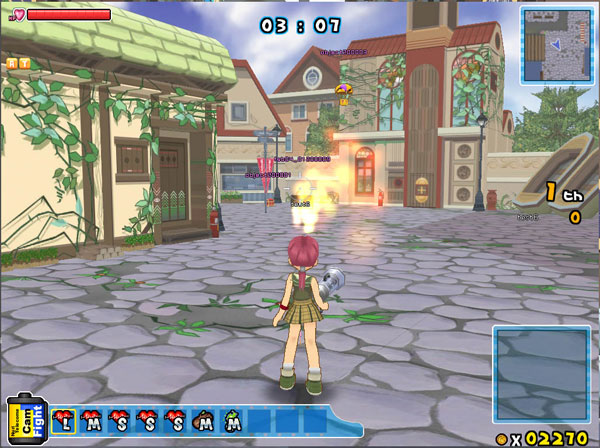Select the green M item slot

coord(232,421)
